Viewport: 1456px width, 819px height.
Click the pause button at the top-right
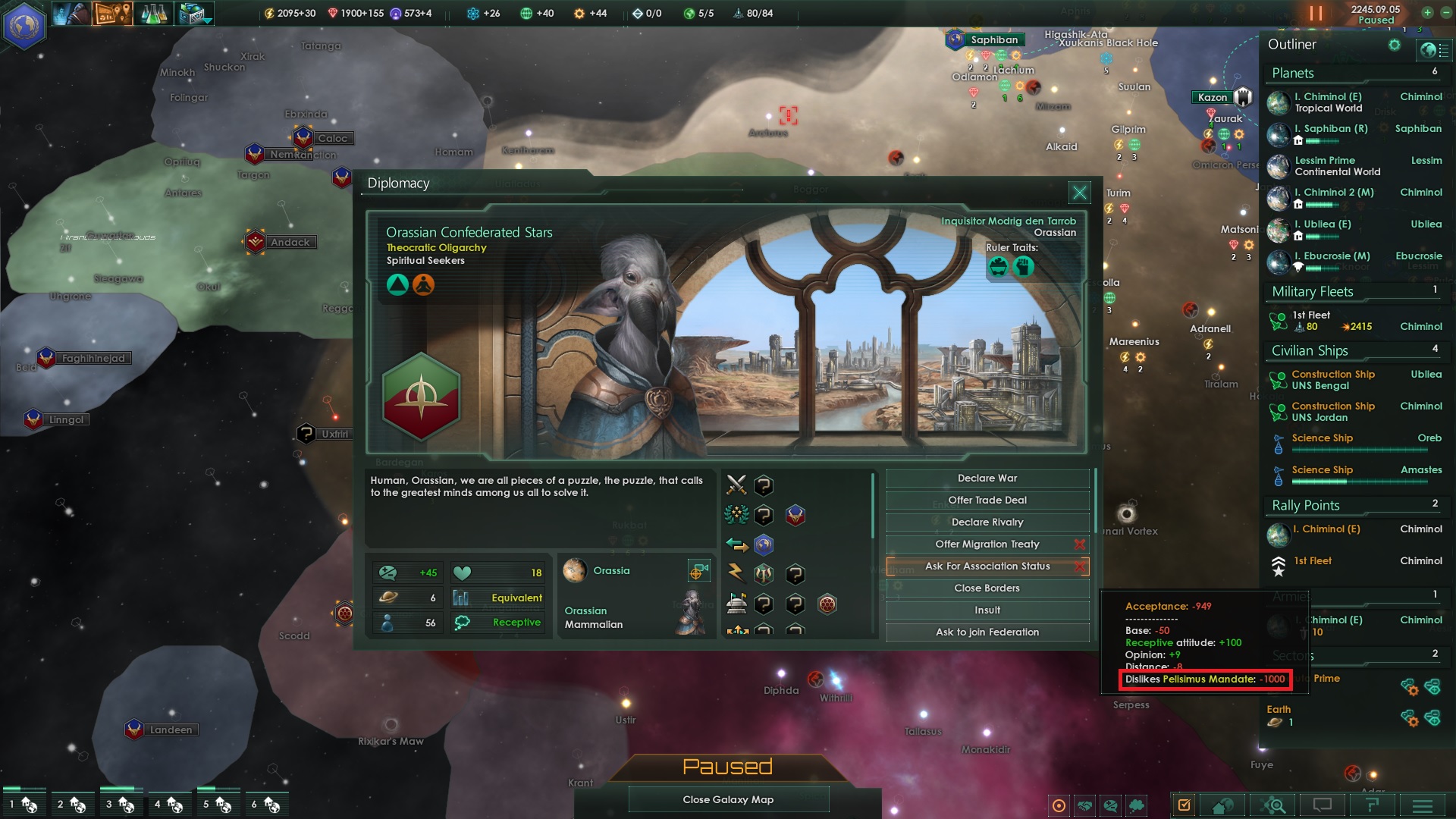click(1316, 13)
